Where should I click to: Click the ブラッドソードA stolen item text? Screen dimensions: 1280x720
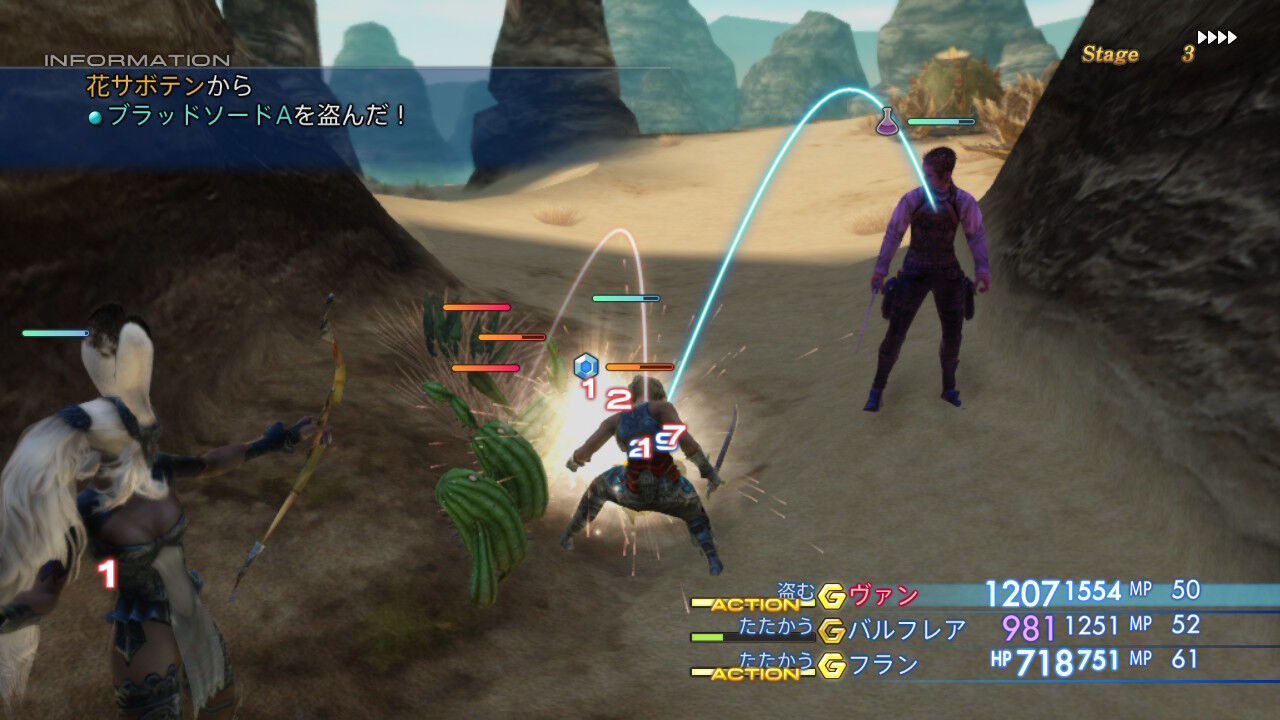tap(200, 120)
